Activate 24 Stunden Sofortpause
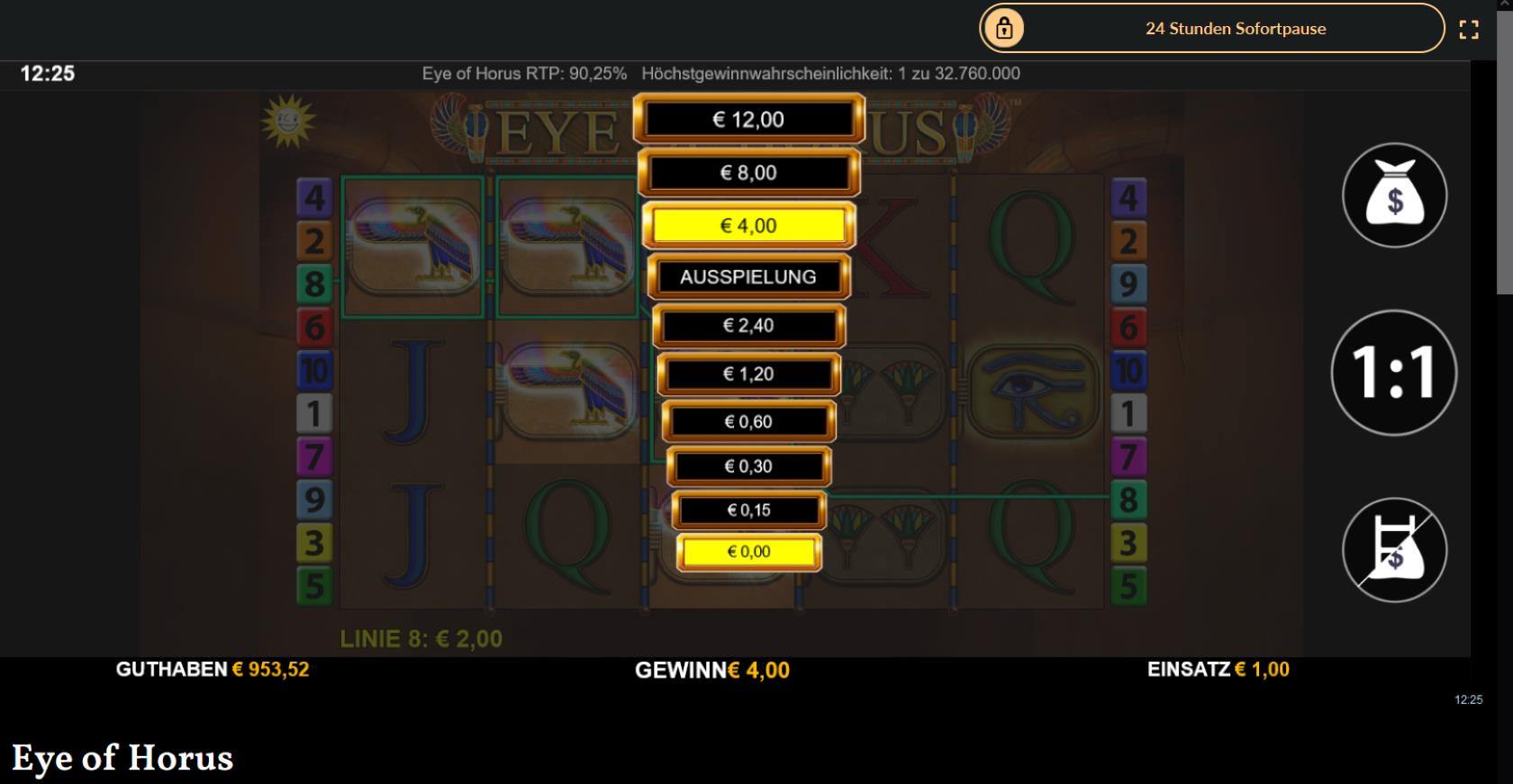Viewport: 1513px width, 784px height. (x=1235, y=28)
